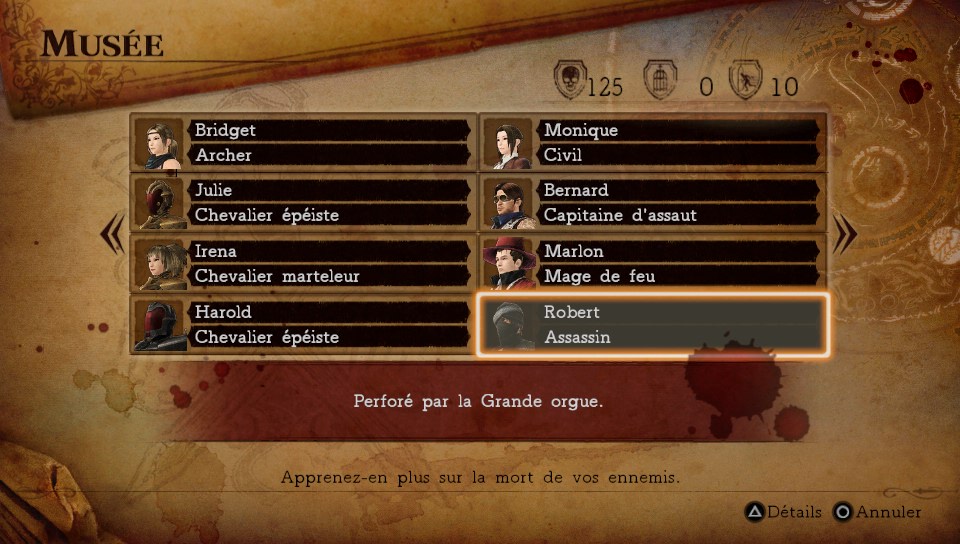Open Irena's Chevalier marteleur entry

tap(302, 264)
